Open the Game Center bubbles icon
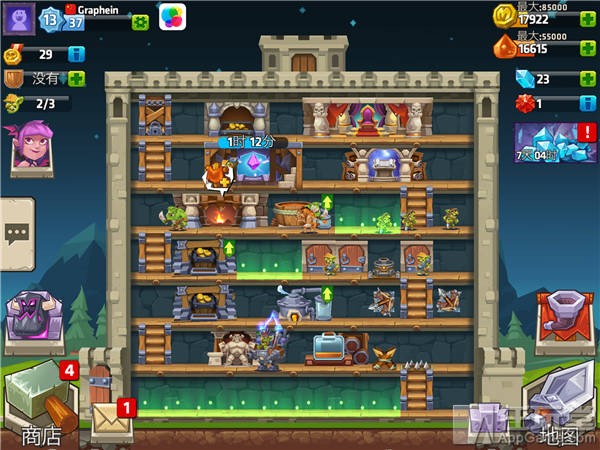Screen dimensions: 600x450 tap(173, 18)
